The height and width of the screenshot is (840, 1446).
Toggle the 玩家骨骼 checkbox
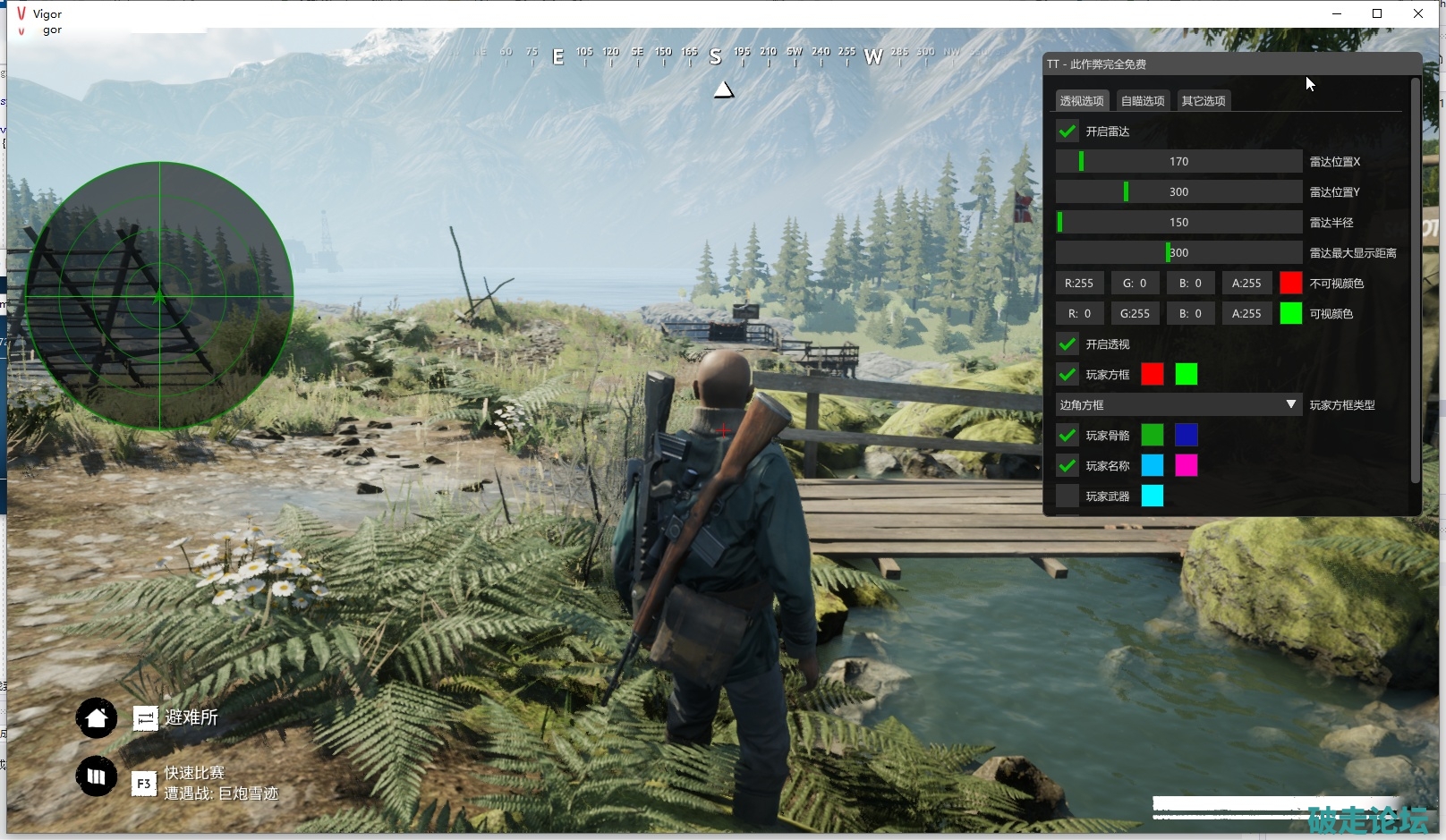click(1067, 436)
